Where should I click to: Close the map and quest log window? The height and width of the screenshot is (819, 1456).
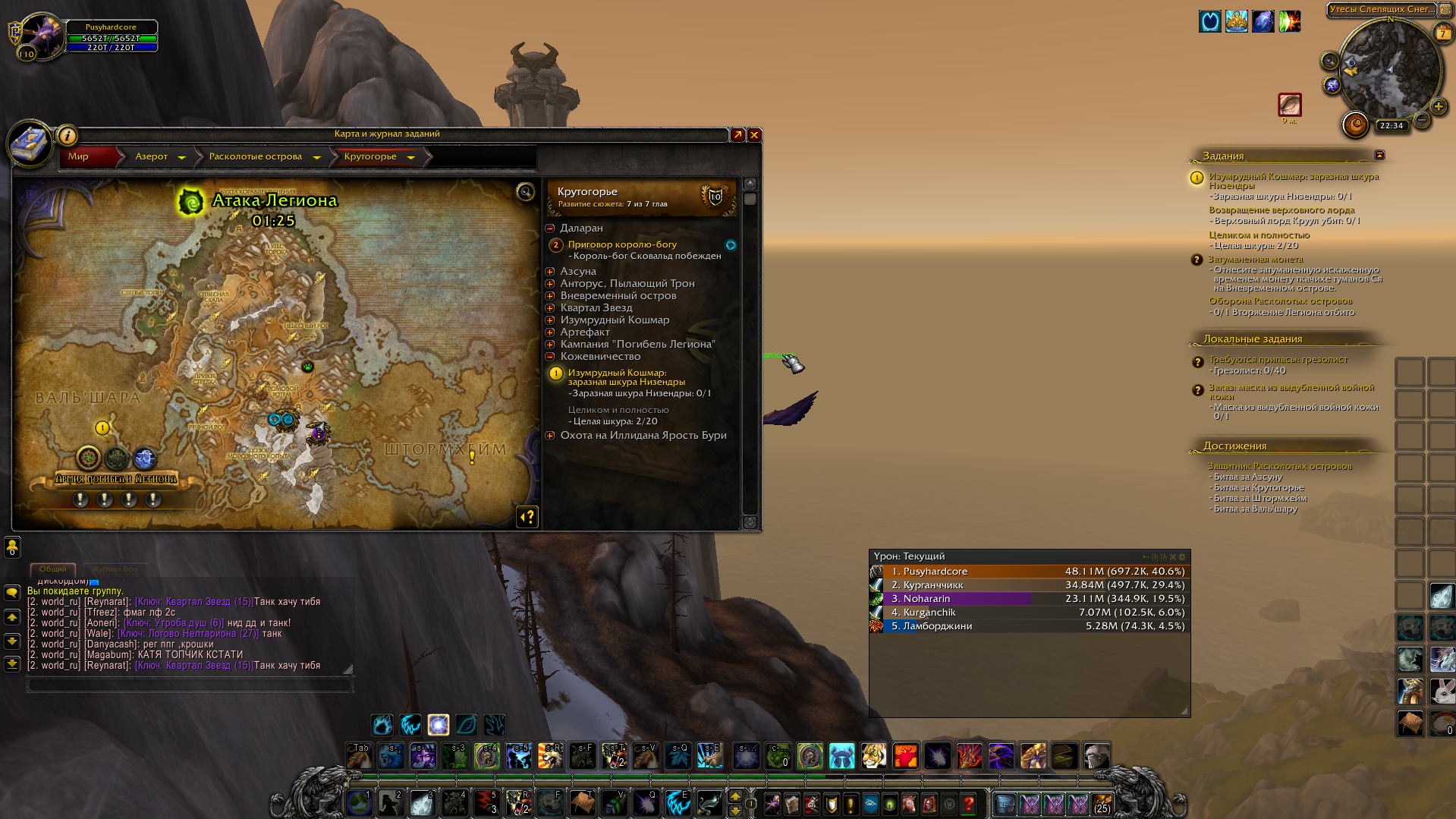tap(754, 135)
